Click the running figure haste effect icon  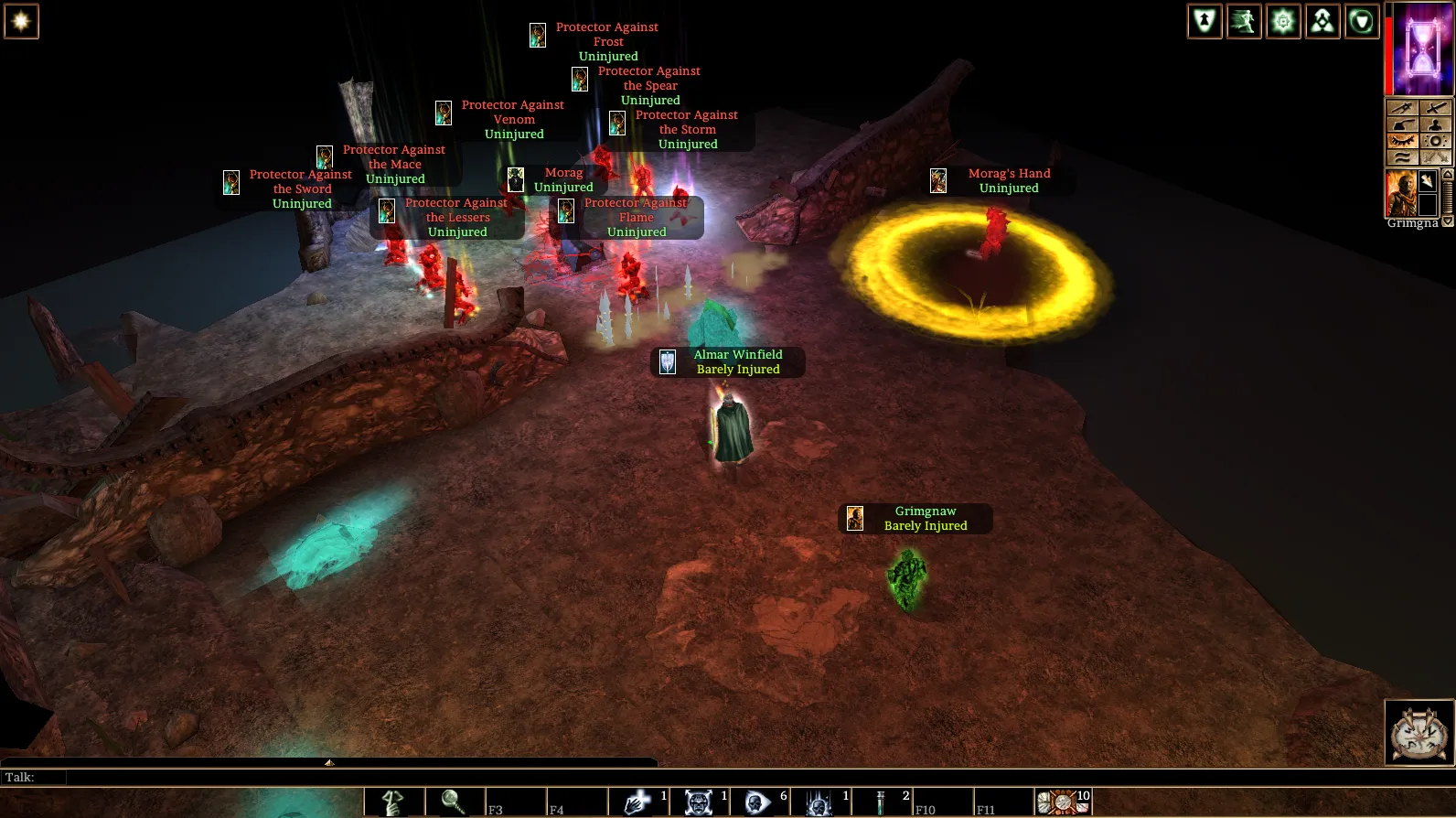[1244, 21]
